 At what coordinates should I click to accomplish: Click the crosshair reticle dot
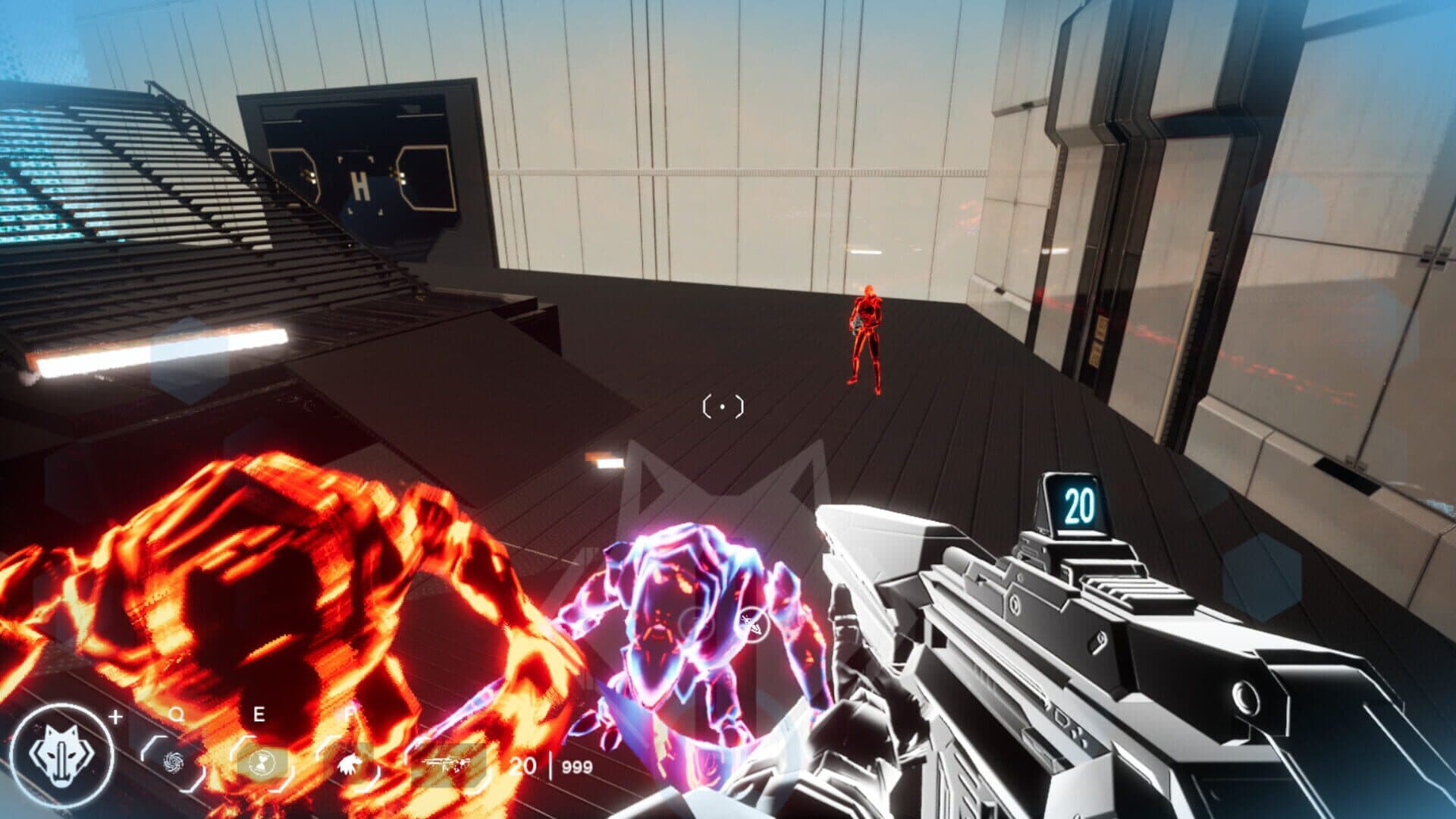point(722,407)
